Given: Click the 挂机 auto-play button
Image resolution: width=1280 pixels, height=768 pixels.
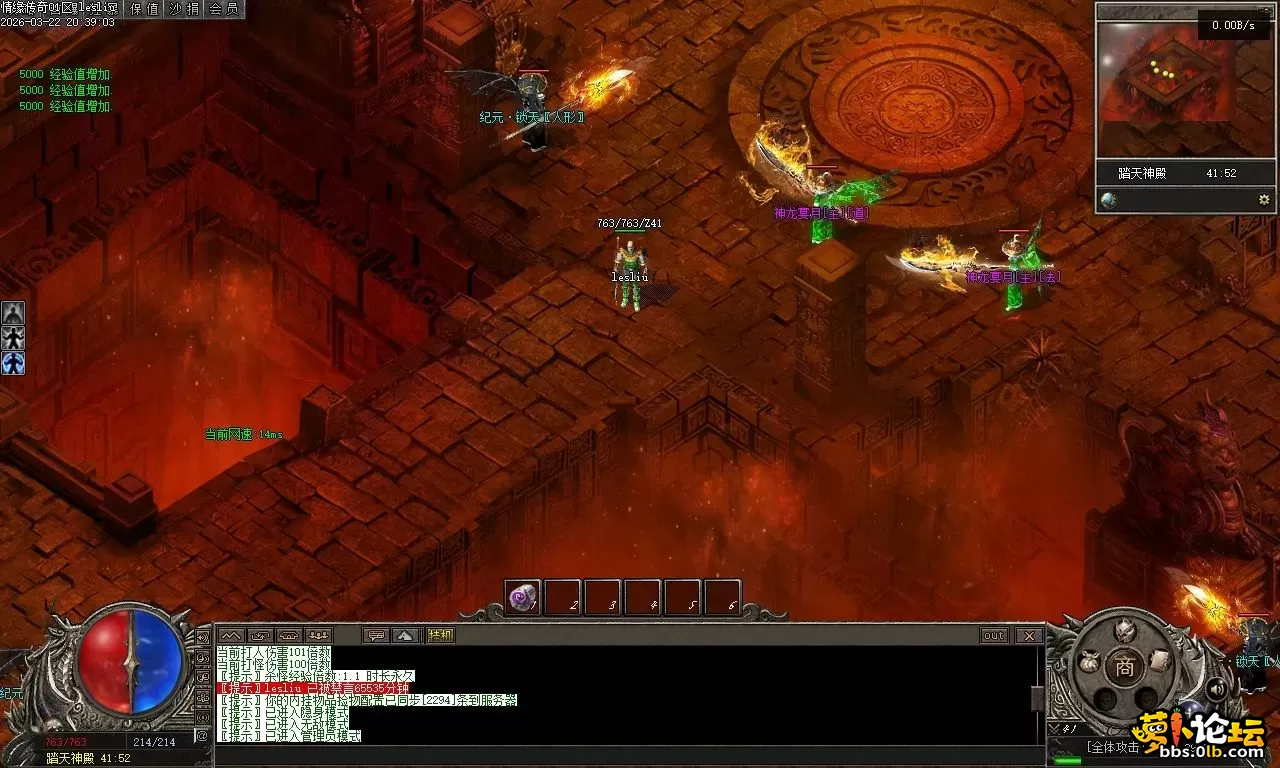Looking at the screenshot, I should pos(440,635).
